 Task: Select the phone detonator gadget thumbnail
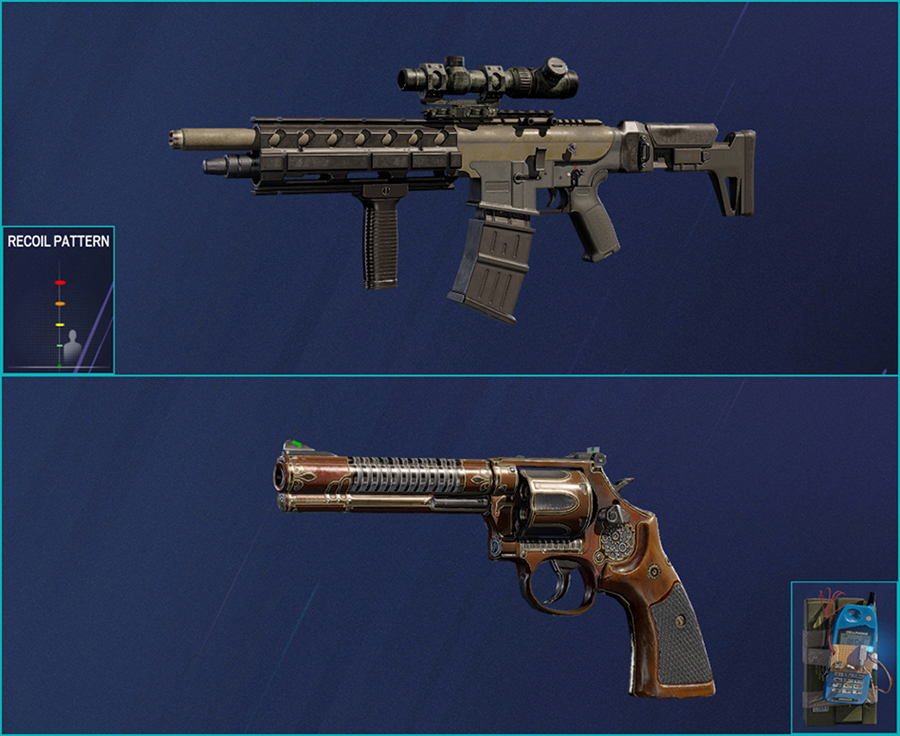point(843,656)
